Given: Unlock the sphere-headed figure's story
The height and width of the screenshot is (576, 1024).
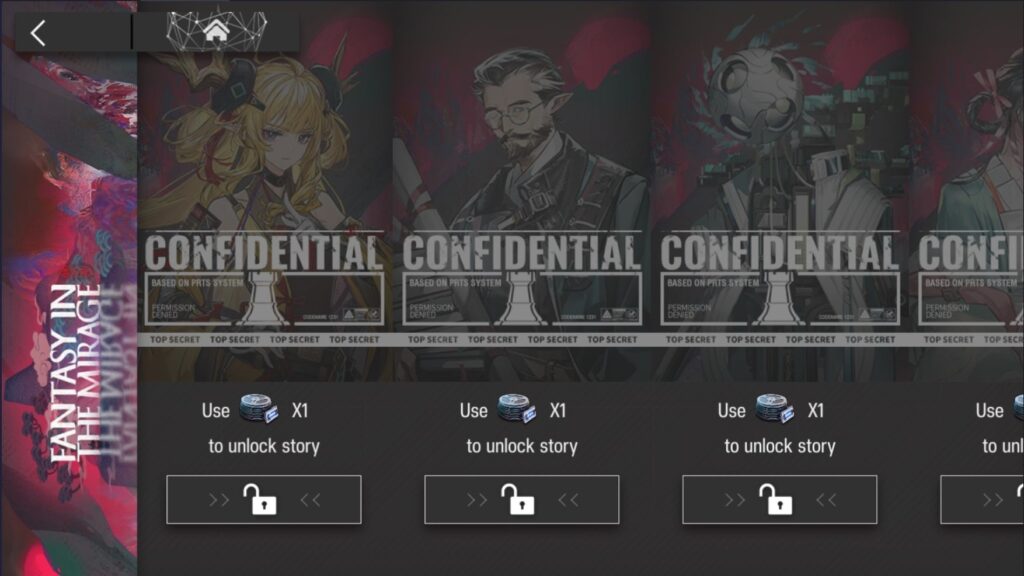Looking at the screenshot, I should tap(779, 500).
